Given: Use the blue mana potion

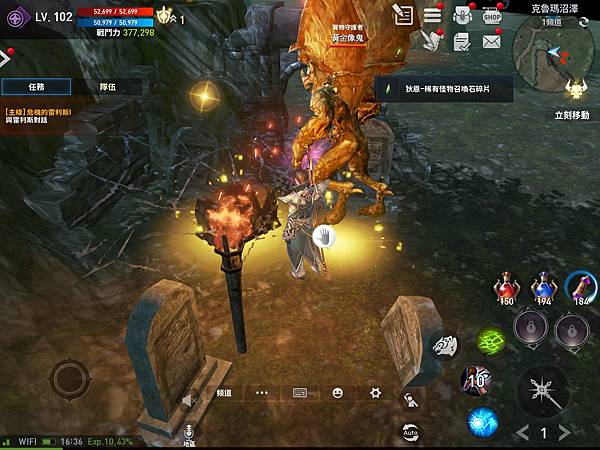Looking at the screenshot, I should point(543,288).
